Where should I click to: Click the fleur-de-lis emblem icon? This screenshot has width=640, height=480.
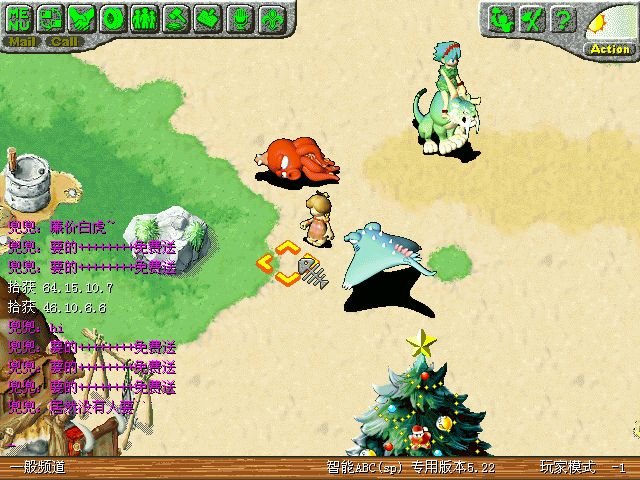point(270,18)
